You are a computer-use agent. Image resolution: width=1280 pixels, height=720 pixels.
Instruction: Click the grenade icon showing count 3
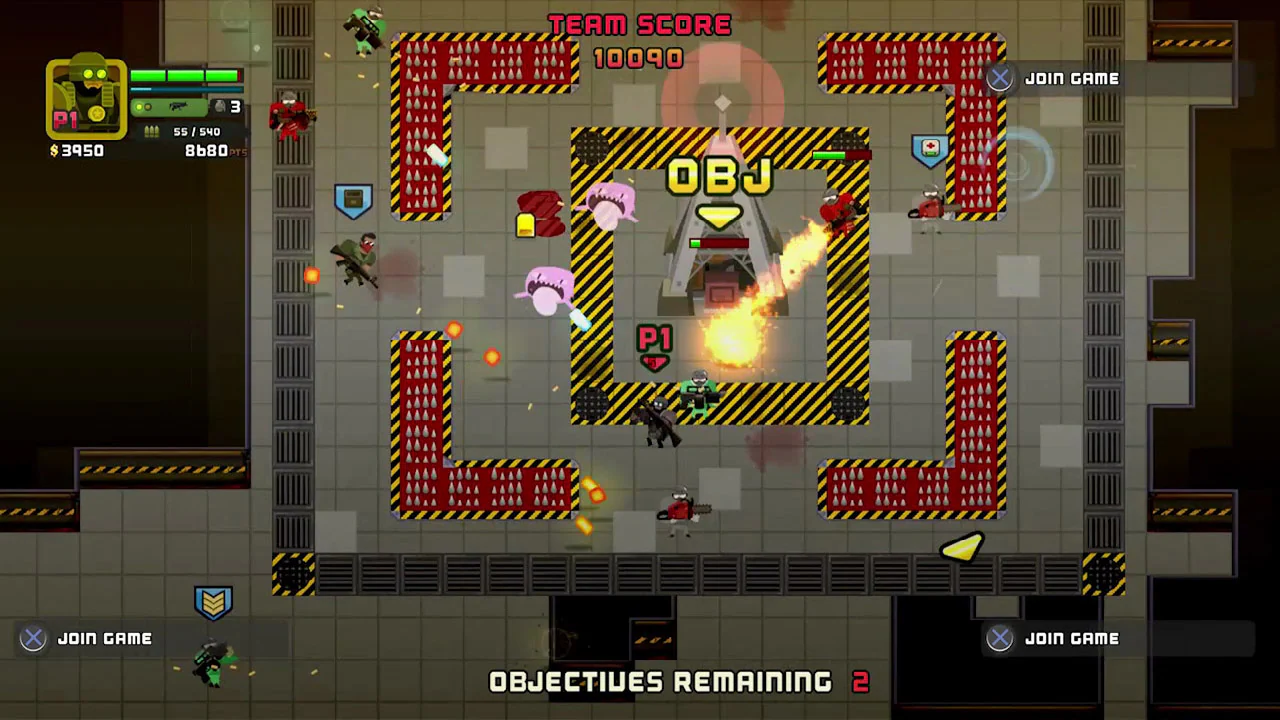(x=221, y=106)
